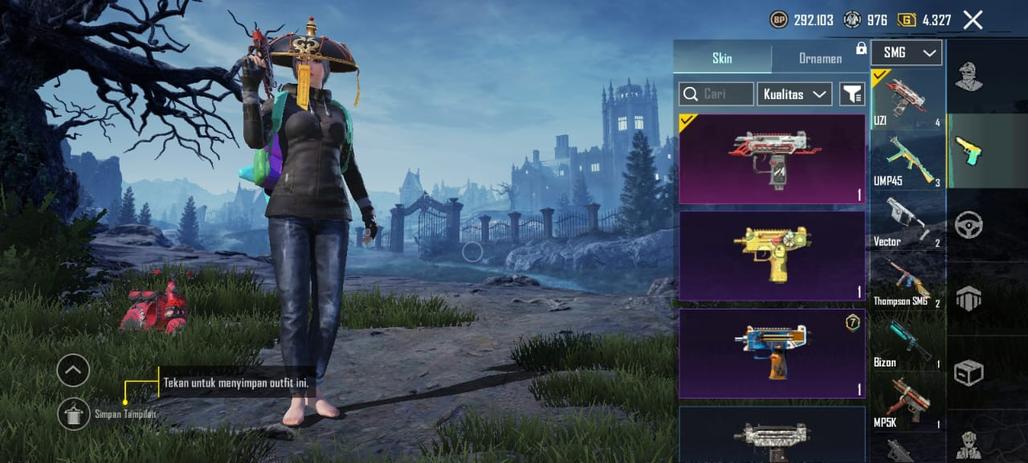
Task: Select the blue and orange UZI skin
Action: point(771,353)
